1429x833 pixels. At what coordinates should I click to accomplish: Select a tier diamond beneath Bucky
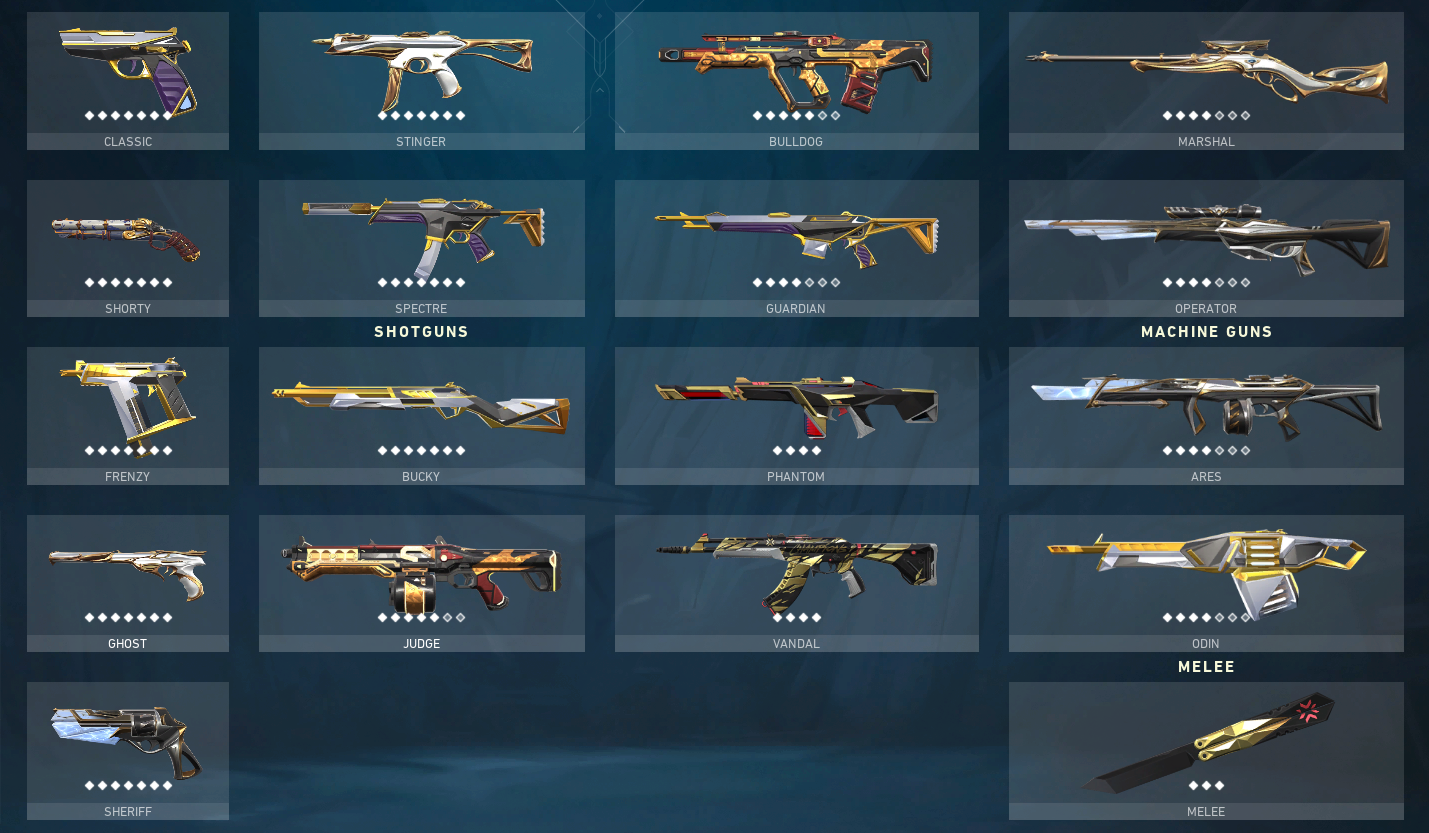click(421, 449)
